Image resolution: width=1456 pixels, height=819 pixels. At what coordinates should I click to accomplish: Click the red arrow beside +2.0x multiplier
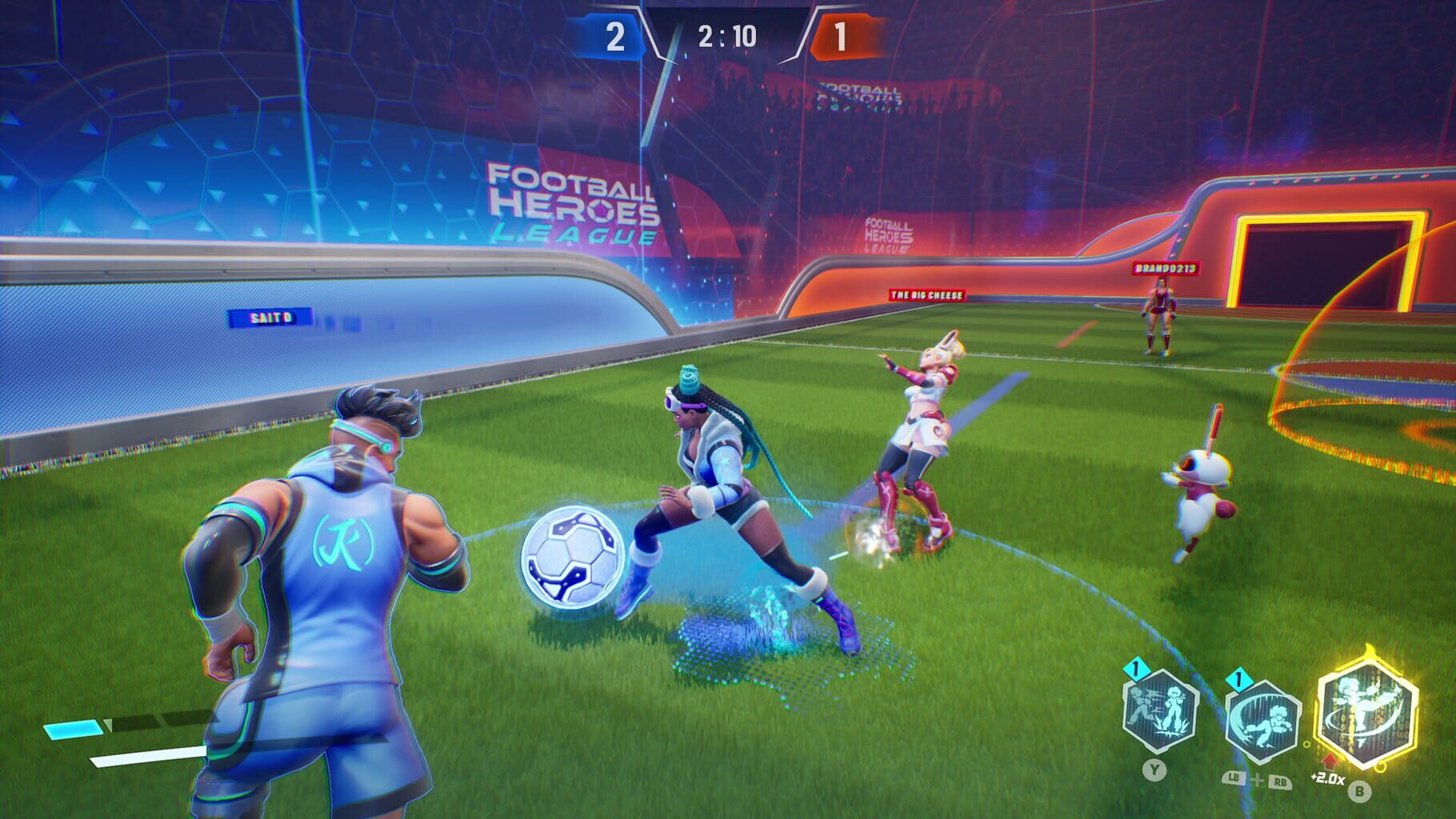click(1330, 763)
